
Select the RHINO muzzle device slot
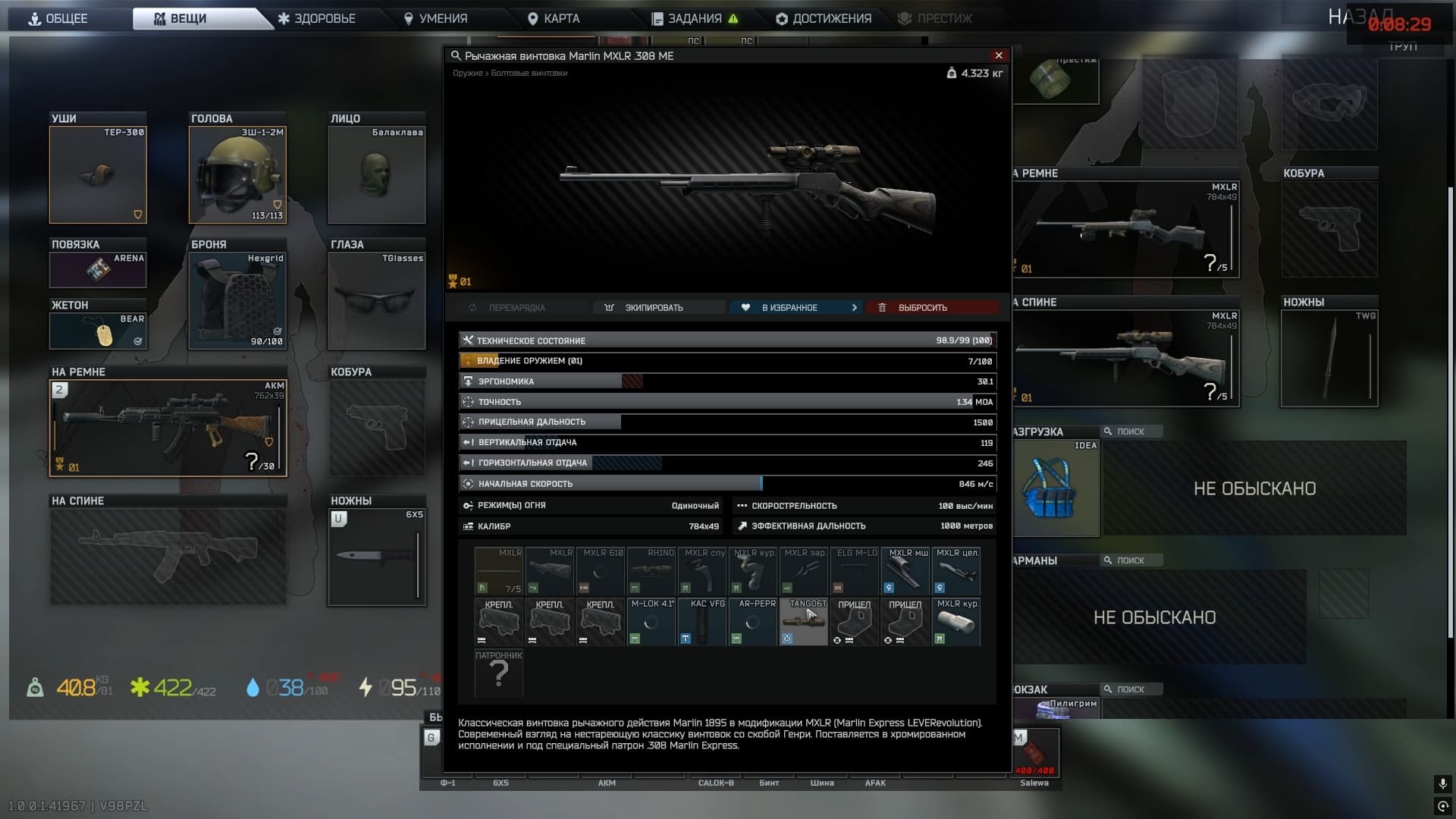(x=651, y=570)
